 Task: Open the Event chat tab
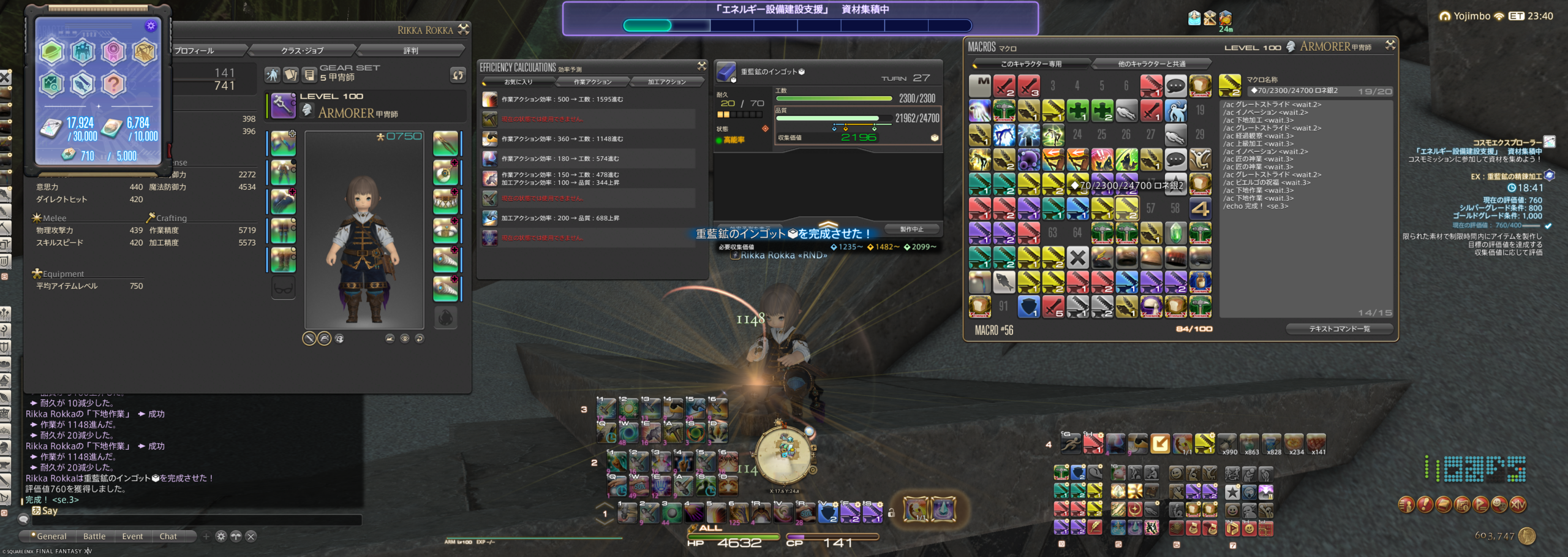pos(132,536)
